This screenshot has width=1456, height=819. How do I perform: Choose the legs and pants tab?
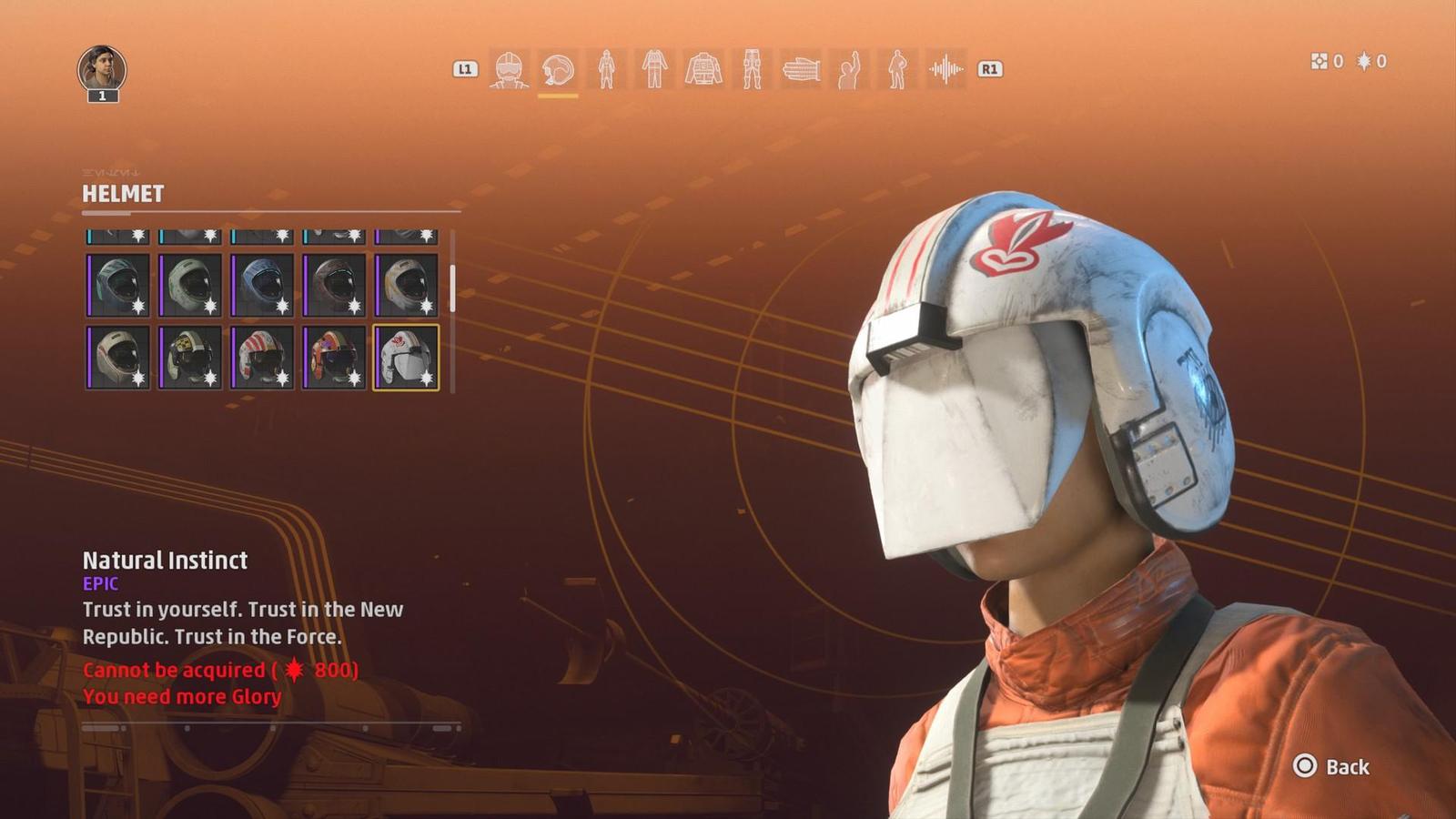click(x=752, y=69)
